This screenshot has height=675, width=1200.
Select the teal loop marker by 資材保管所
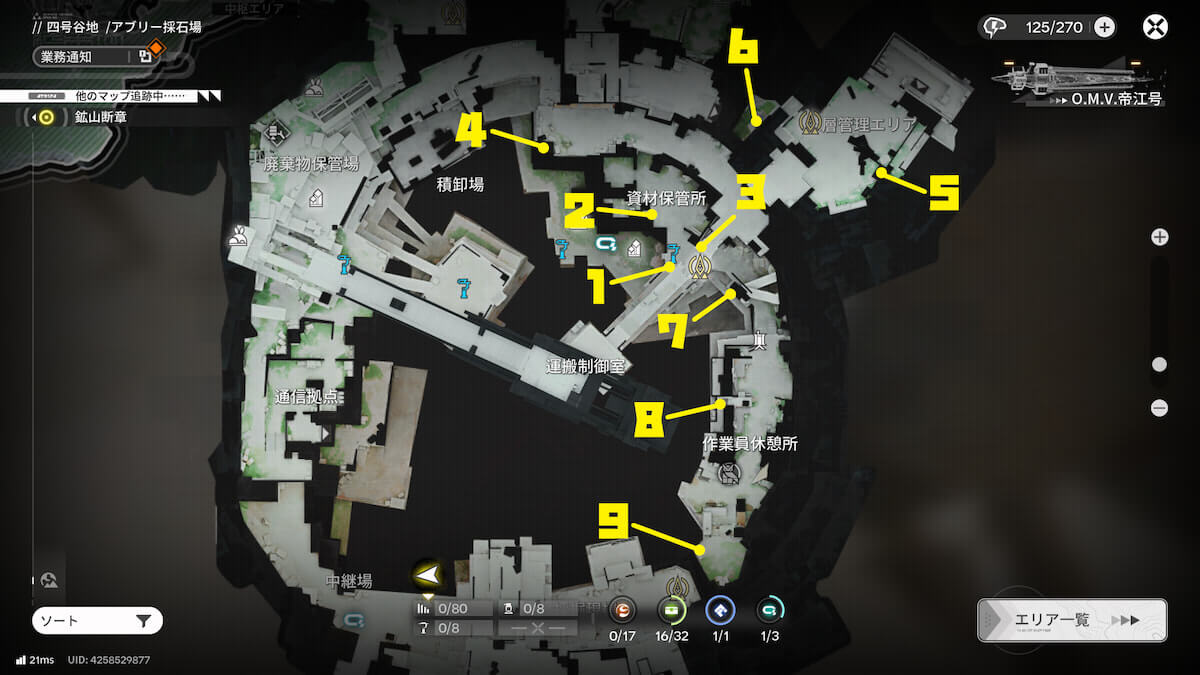604,243
